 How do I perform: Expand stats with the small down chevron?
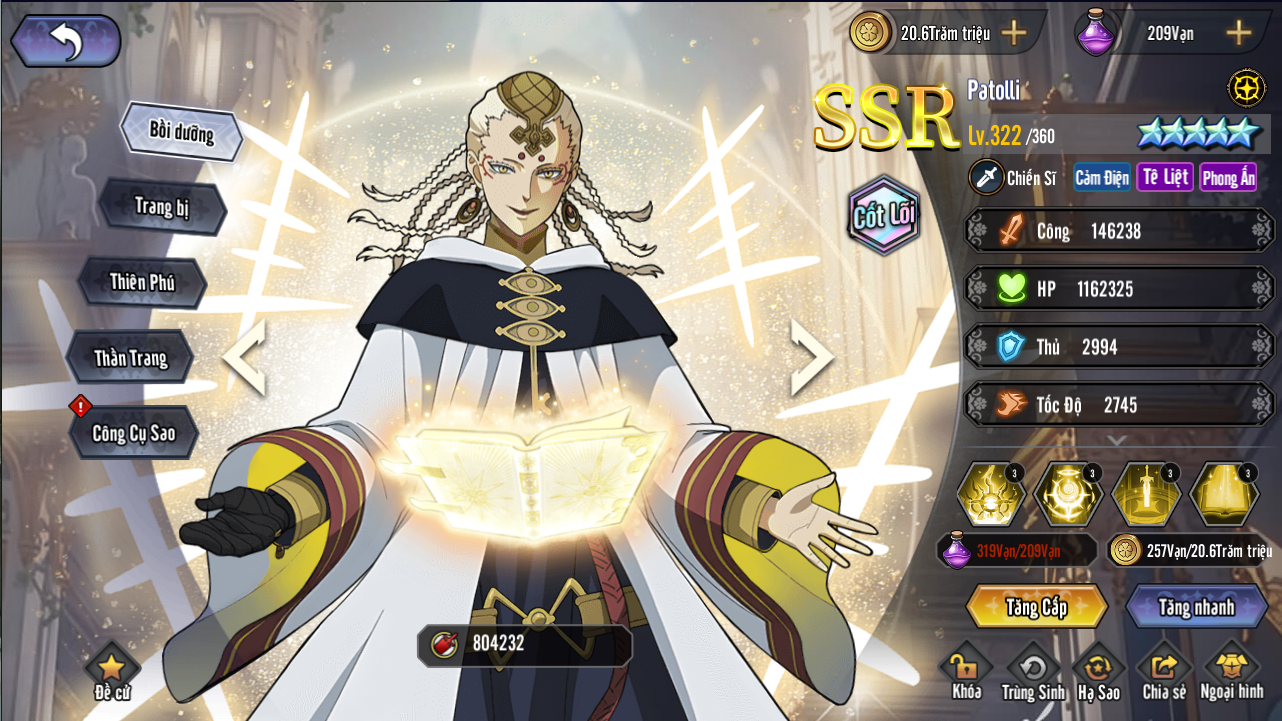[1117, 440]
